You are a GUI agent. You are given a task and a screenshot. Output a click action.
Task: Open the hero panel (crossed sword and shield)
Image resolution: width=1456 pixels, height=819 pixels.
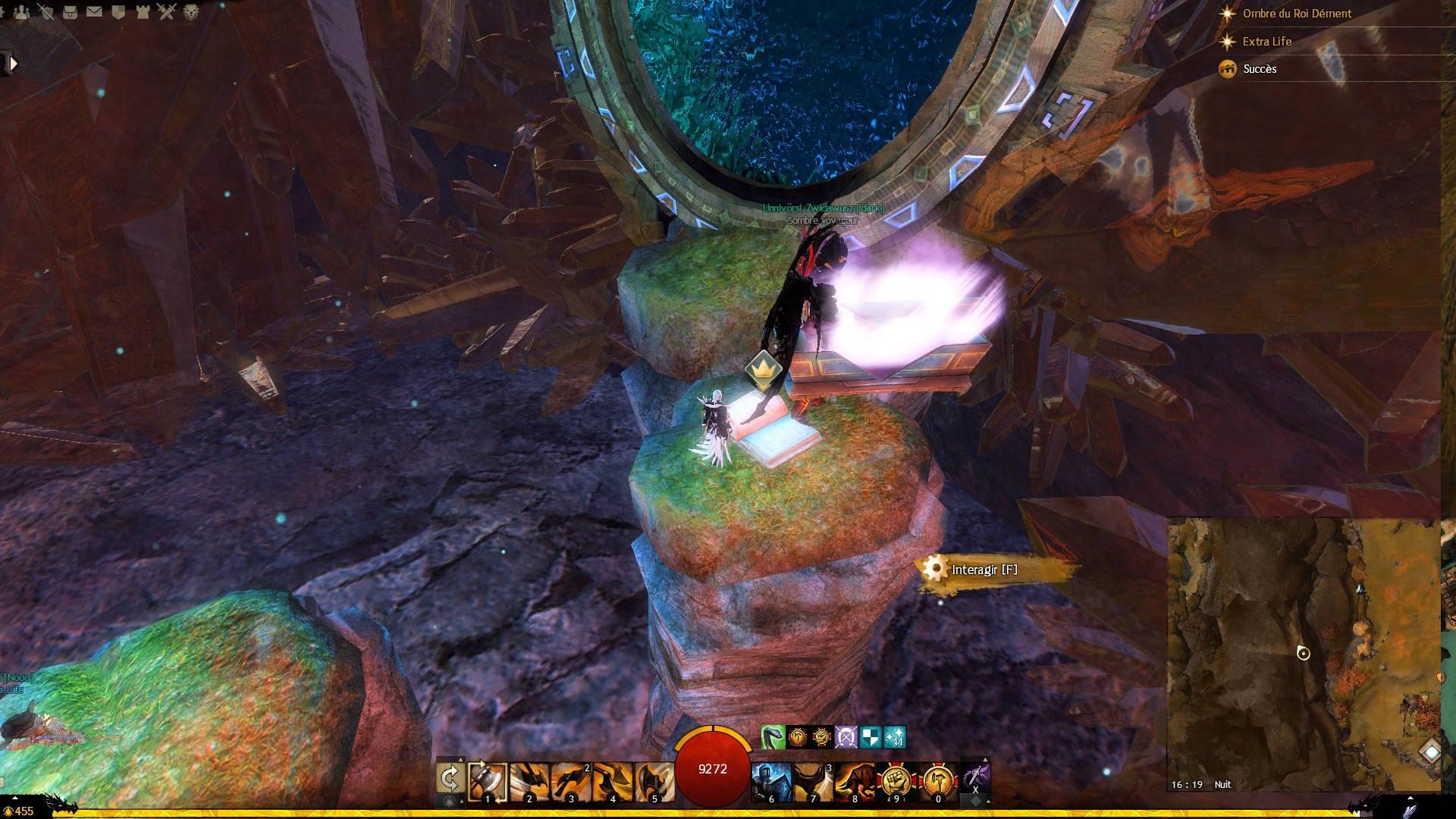[x=46, y=12]
